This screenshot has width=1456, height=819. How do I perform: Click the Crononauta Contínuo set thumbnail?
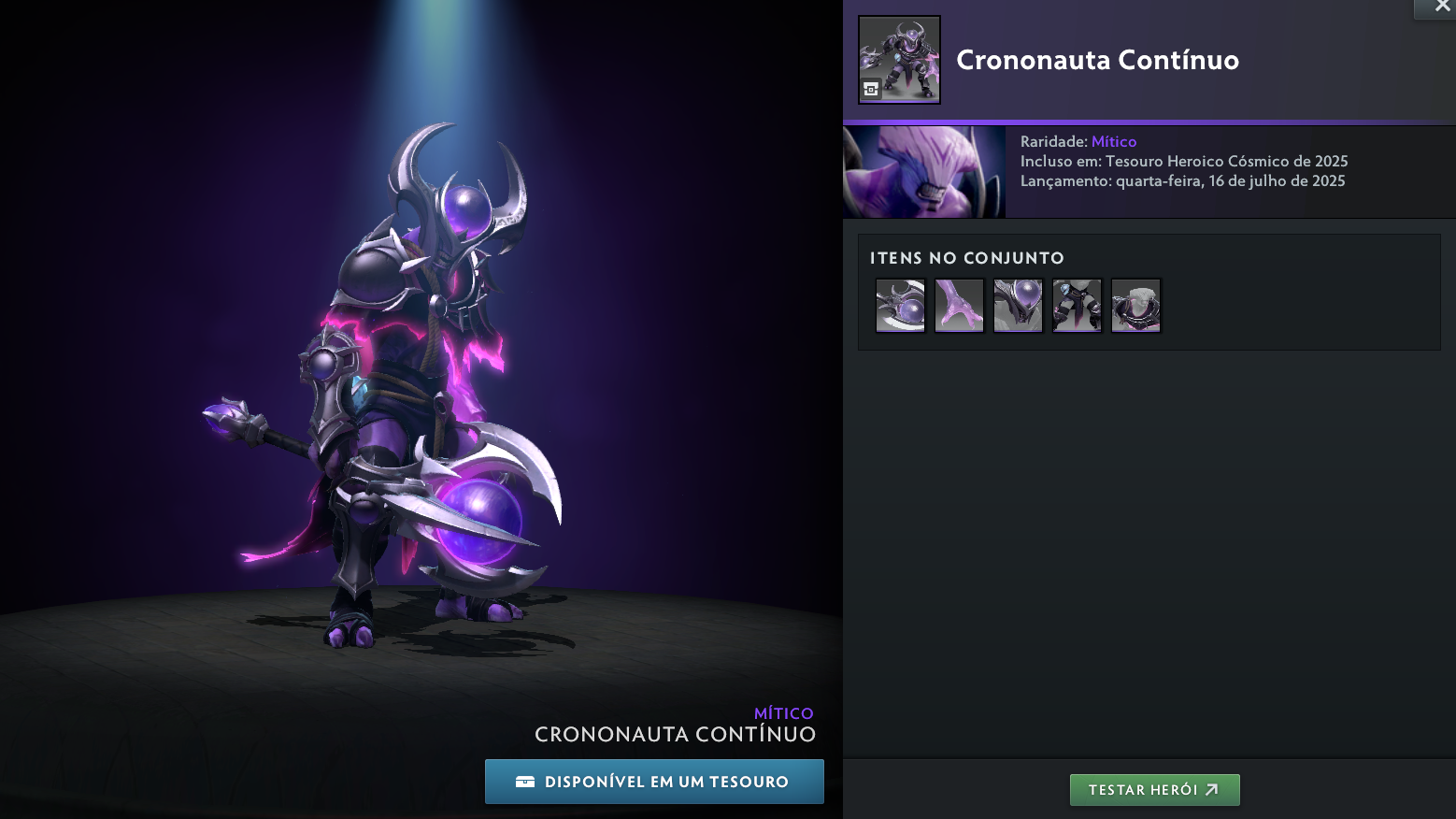(x=899, y=60)
